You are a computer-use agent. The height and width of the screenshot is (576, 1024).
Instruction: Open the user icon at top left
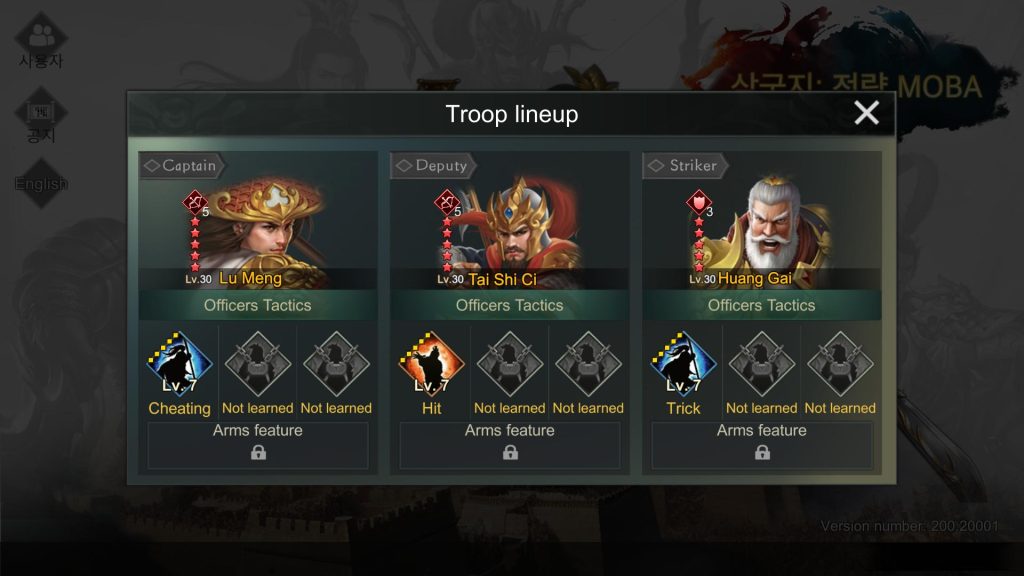[x=41, y=40]
